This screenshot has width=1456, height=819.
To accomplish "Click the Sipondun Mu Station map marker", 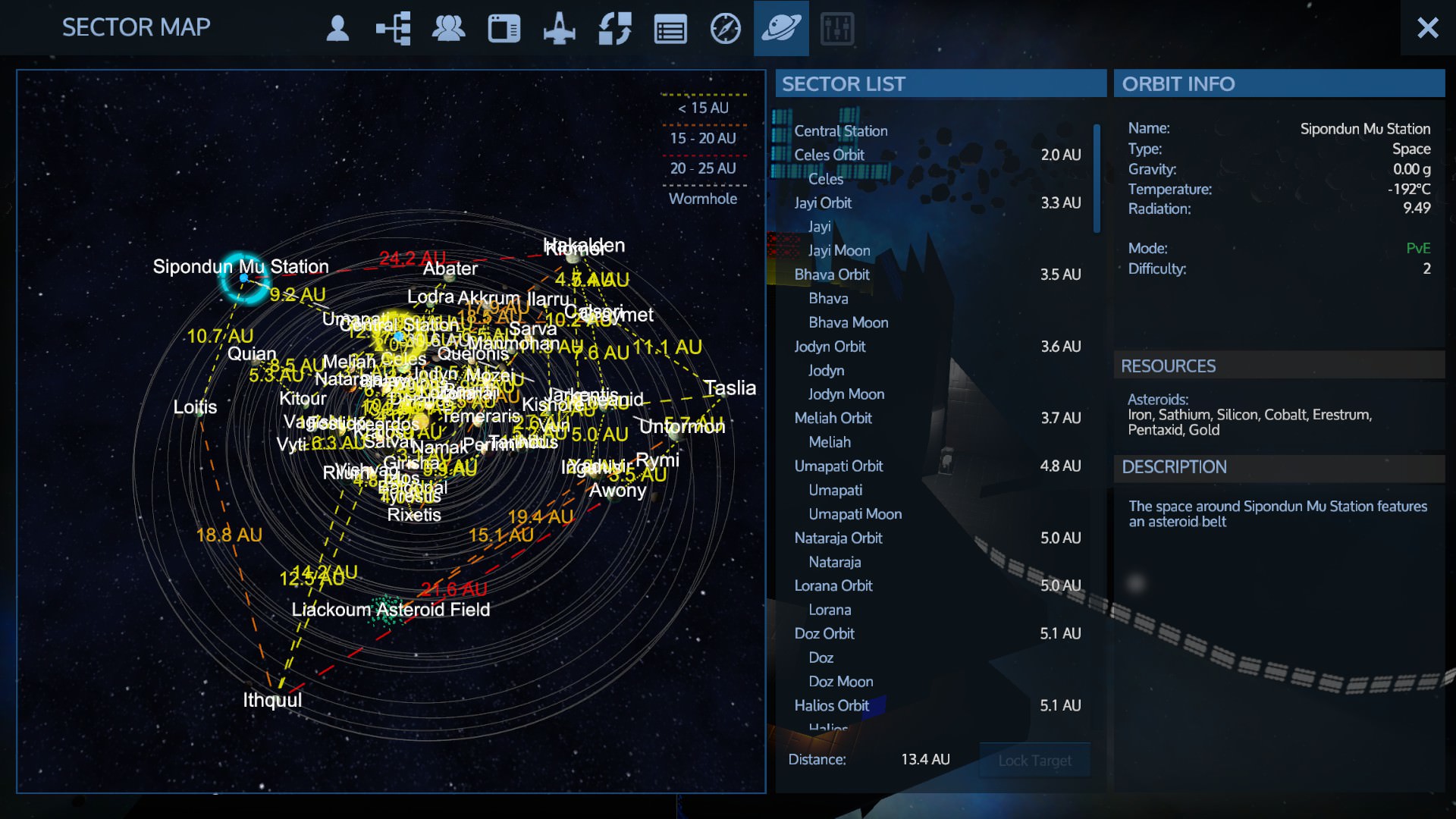I will click(243, 278).
